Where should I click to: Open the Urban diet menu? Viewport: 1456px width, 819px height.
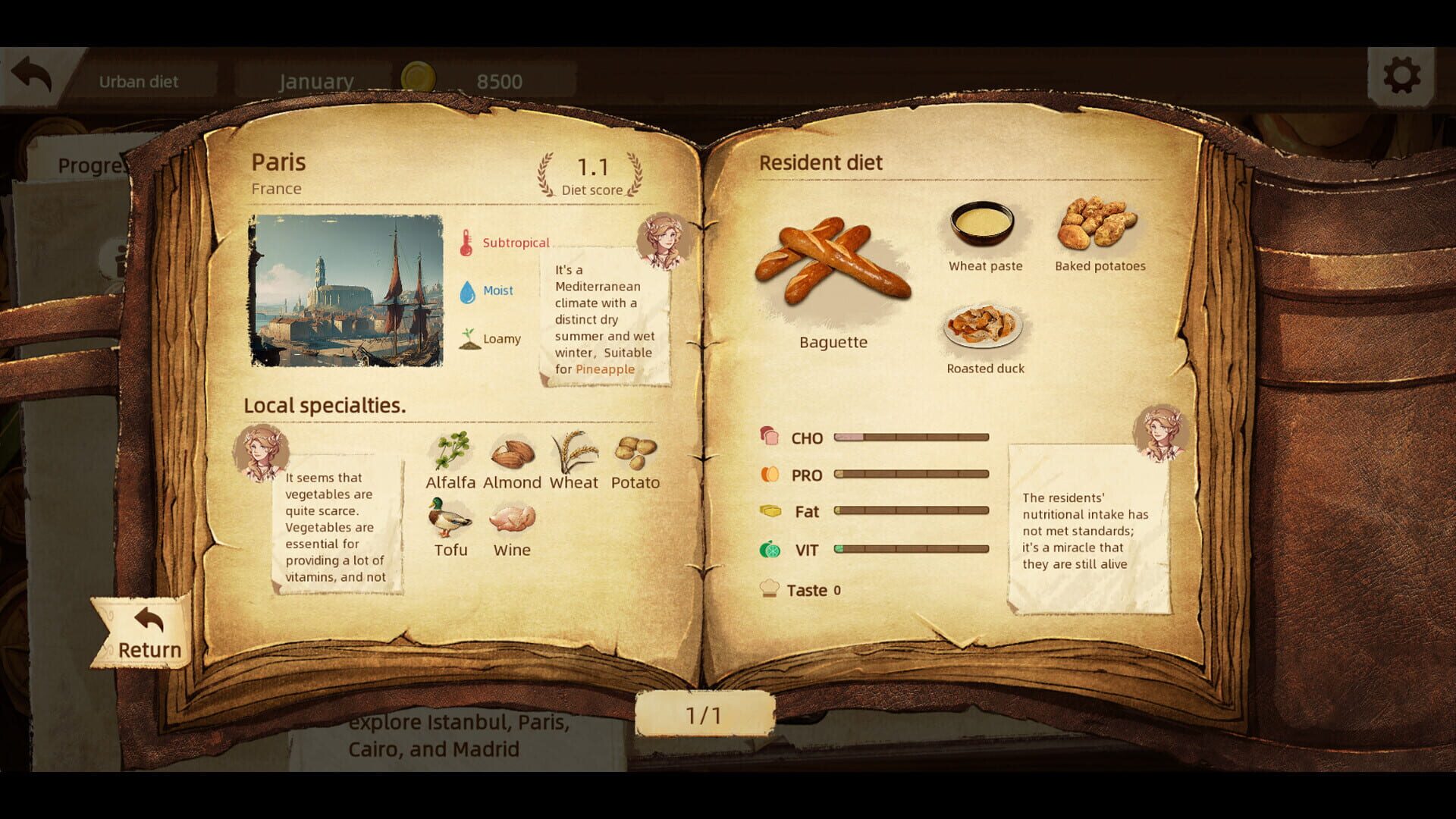[x=139, y=81]
